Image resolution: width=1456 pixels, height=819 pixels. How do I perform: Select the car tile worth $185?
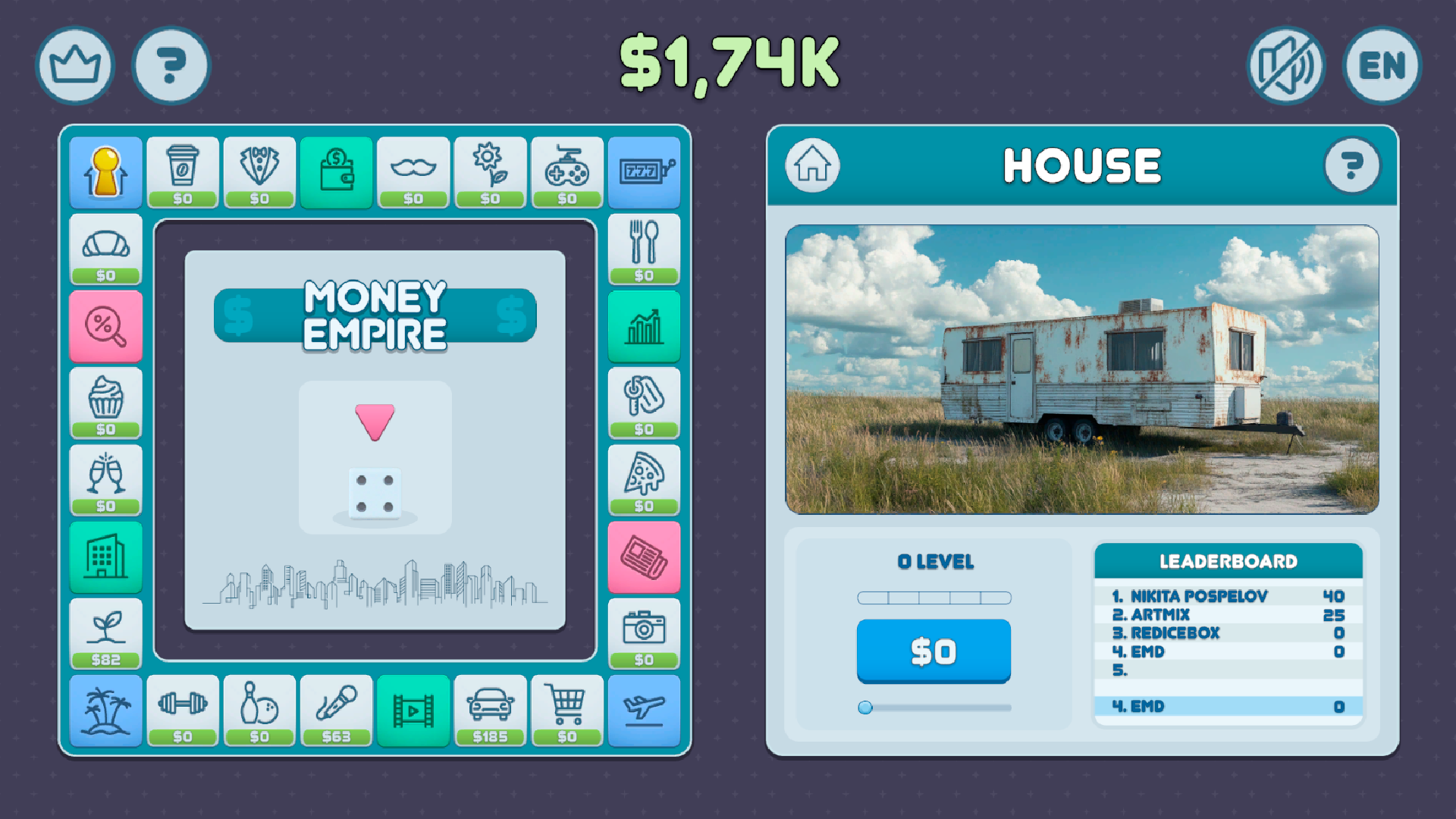click(490, 709)
